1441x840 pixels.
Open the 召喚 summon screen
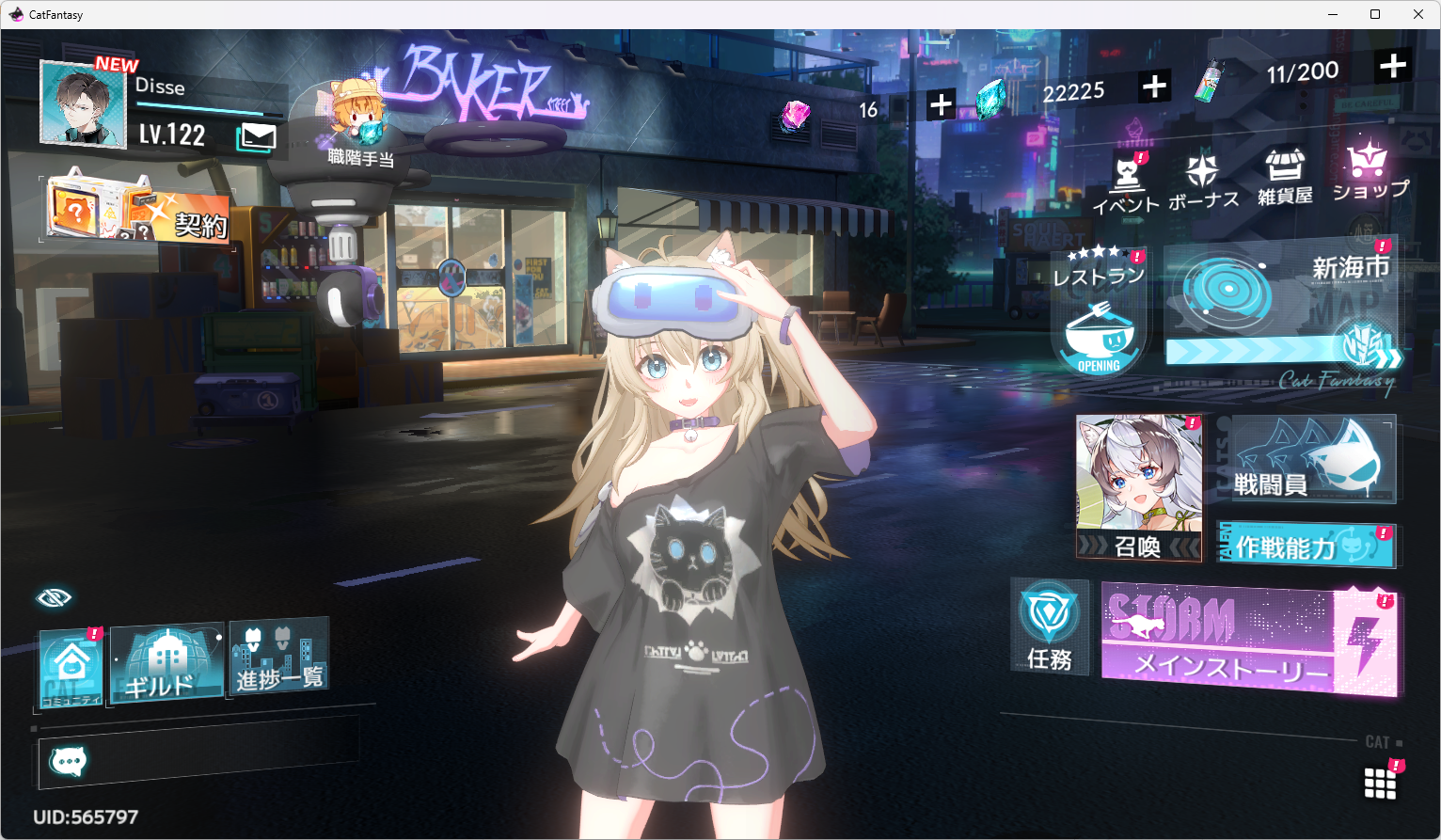point(1139,487)
